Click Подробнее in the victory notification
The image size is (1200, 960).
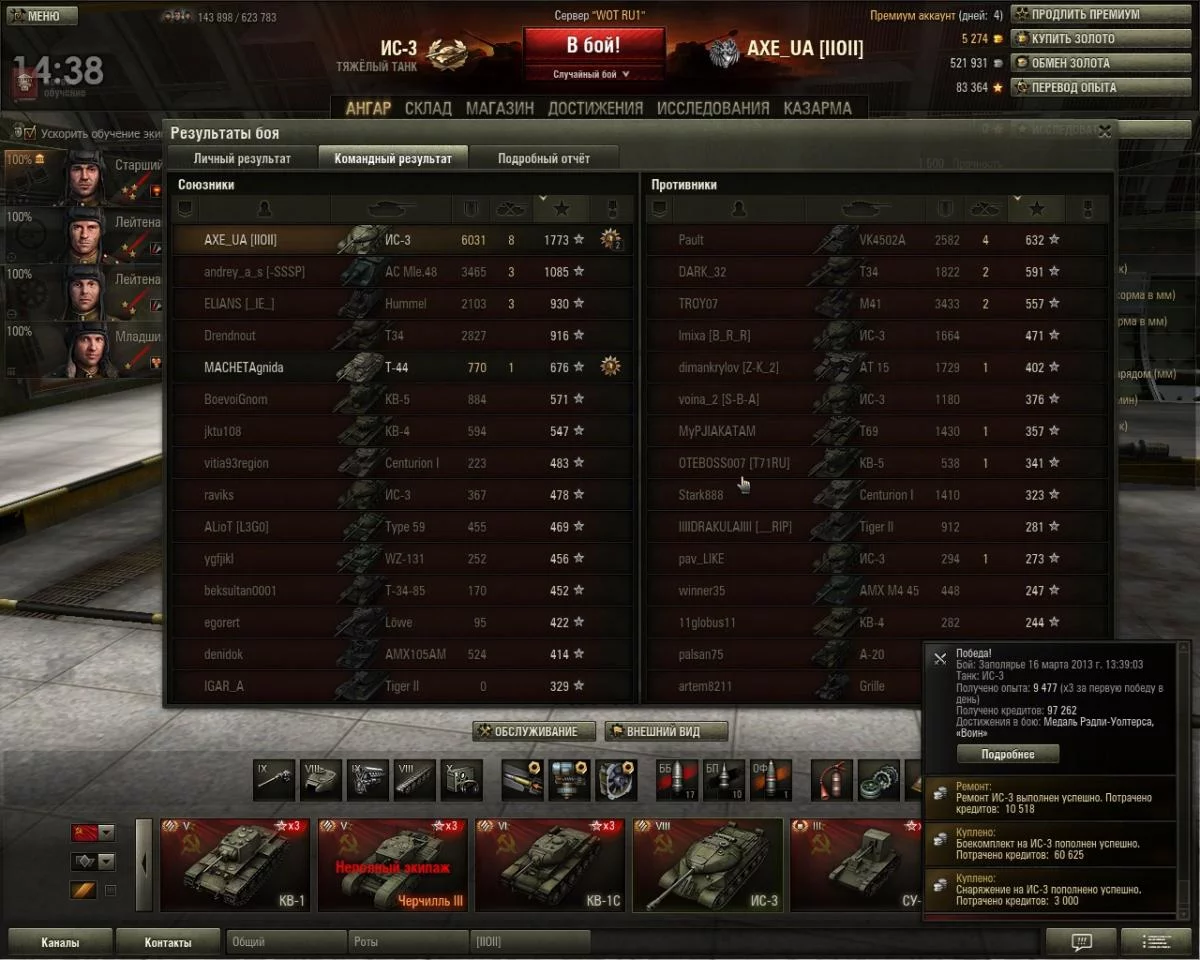1007,754
